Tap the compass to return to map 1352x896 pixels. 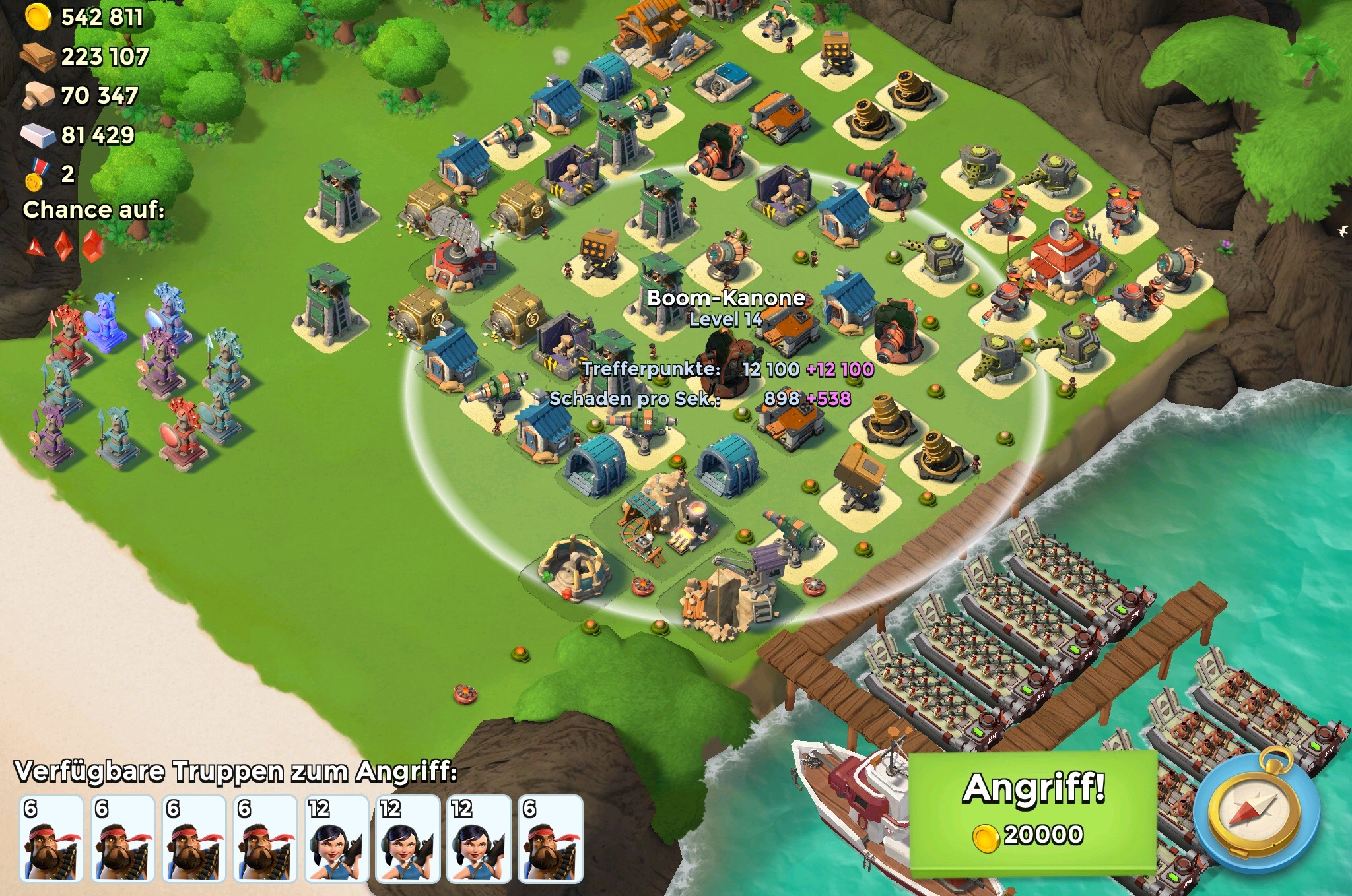pos(1256,811)
